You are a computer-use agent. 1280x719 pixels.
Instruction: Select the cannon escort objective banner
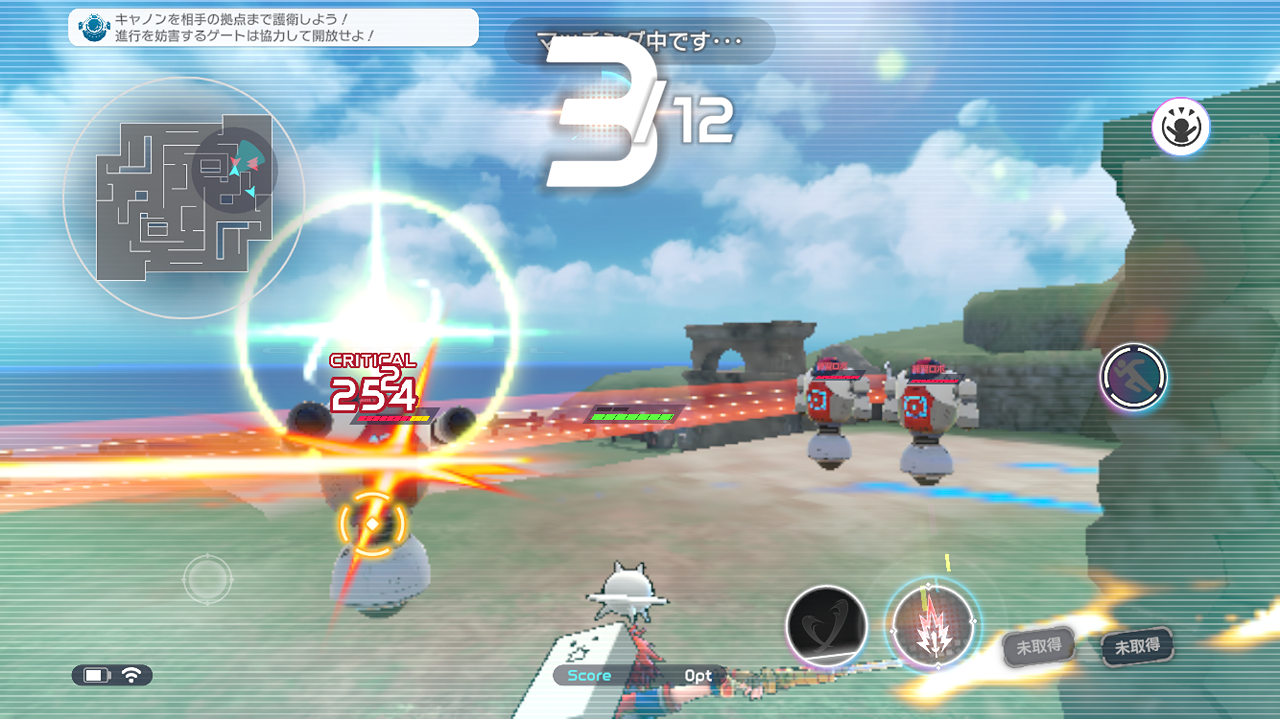pyautogui.click(x=273, y=27)
